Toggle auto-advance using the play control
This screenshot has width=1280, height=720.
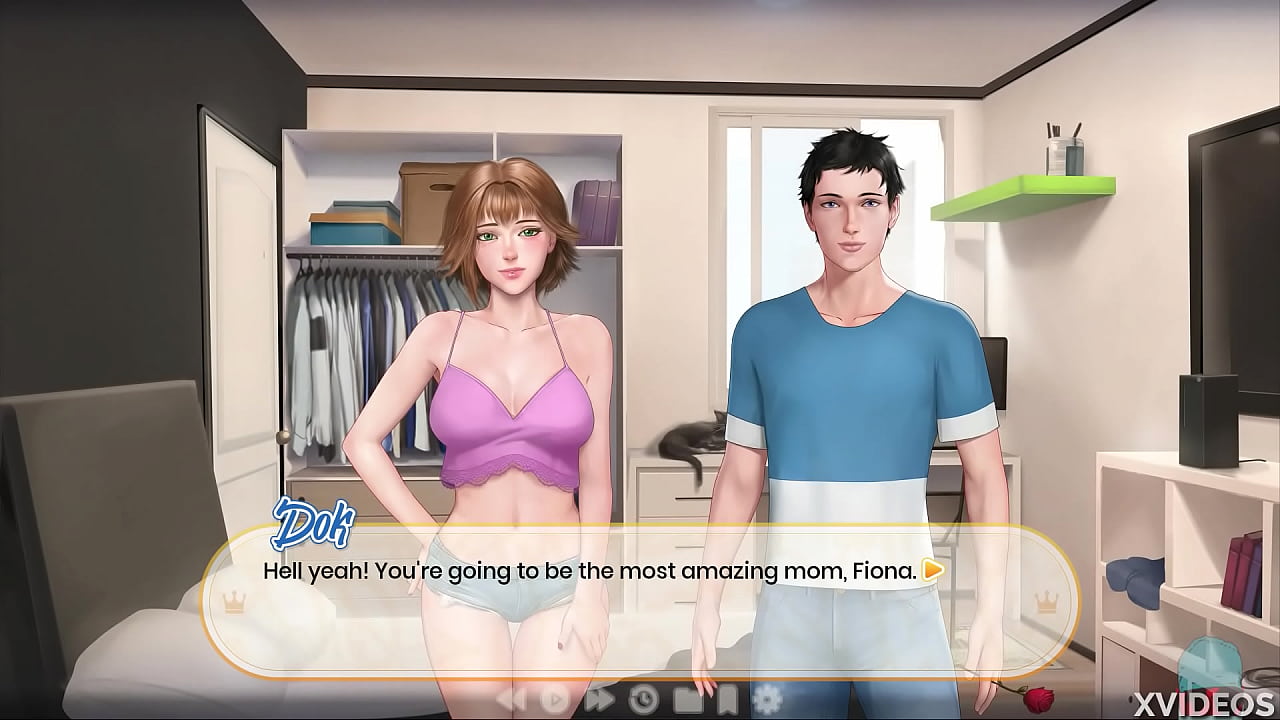click(x=554, y=698)
